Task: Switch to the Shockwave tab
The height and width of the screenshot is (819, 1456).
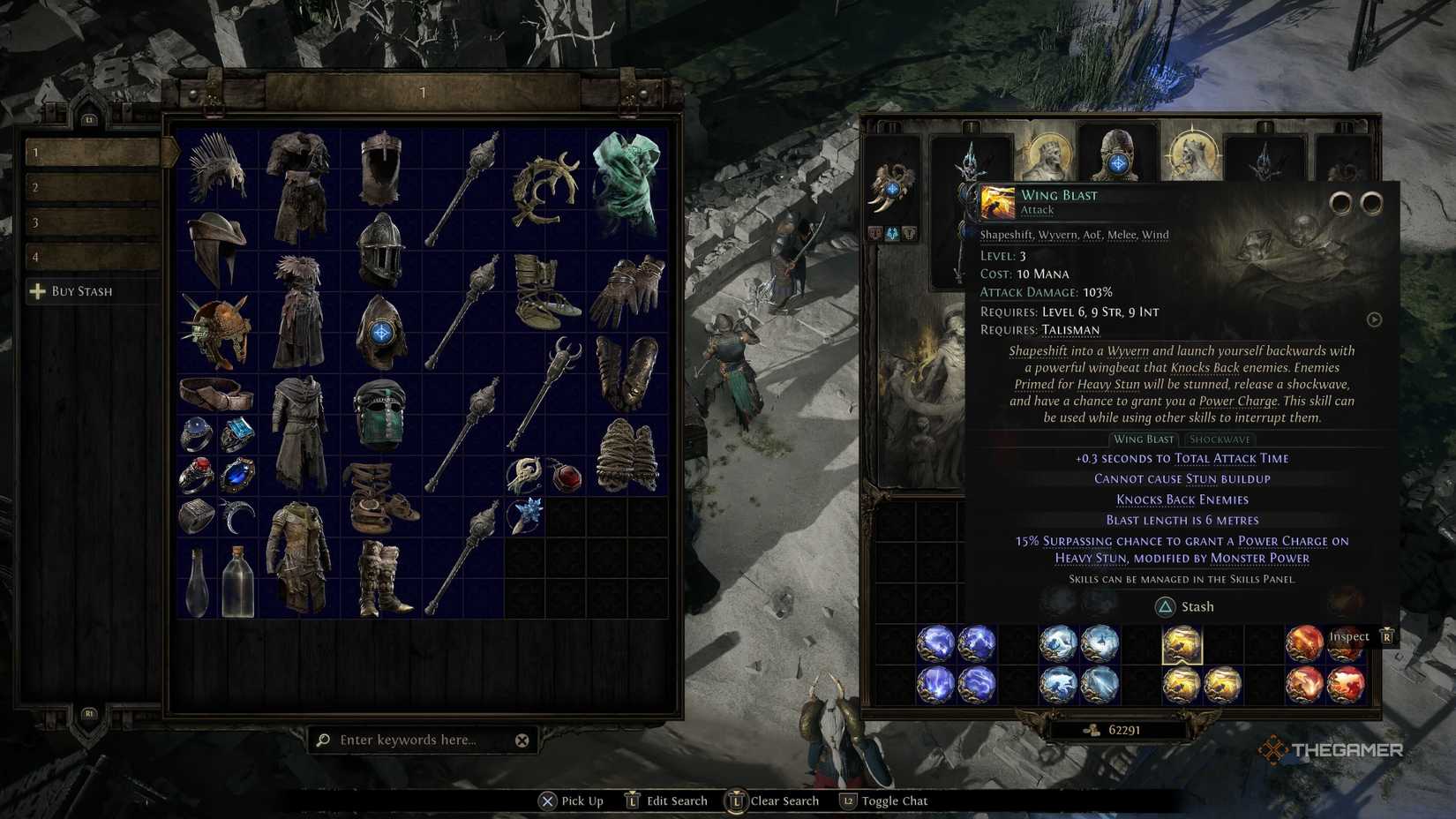Action: coord(1220,439)
